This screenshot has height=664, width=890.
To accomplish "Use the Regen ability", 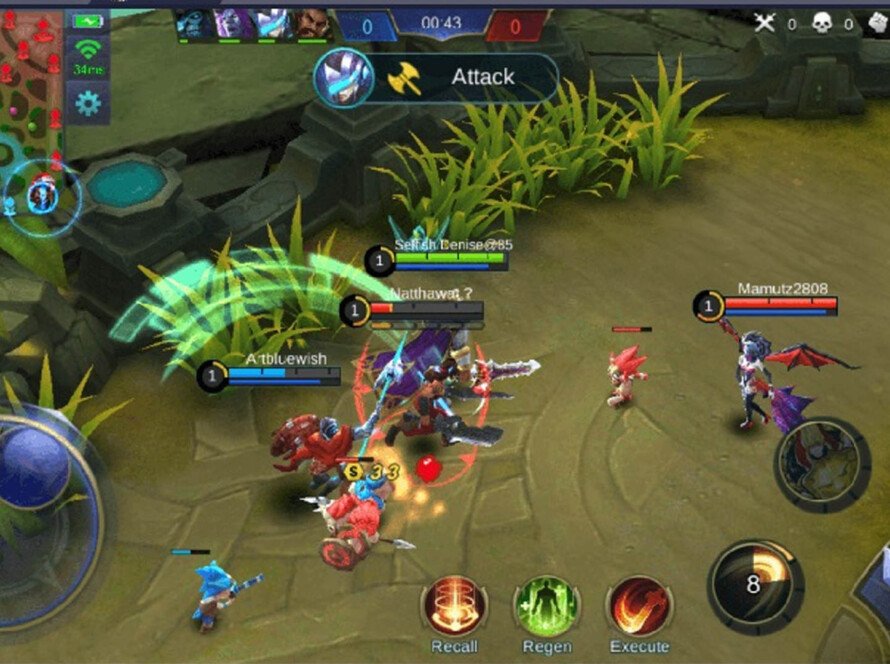I will tap(546, 607).
